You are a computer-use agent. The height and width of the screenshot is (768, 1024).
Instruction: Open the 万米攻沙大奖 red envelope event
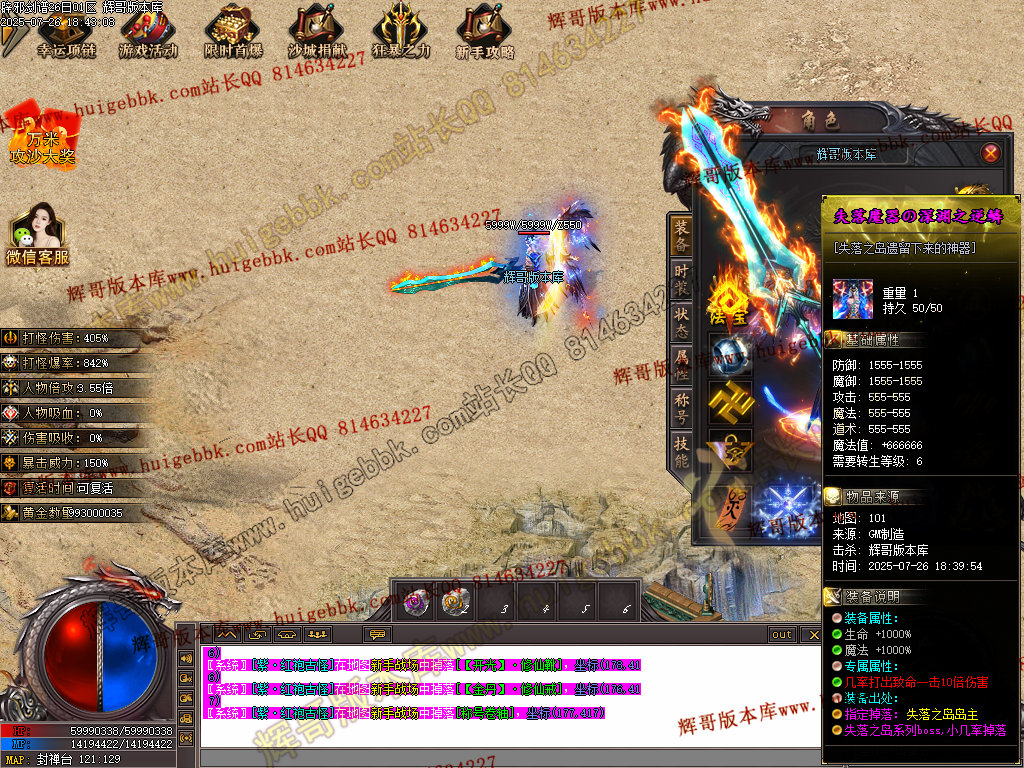point(43,135)
